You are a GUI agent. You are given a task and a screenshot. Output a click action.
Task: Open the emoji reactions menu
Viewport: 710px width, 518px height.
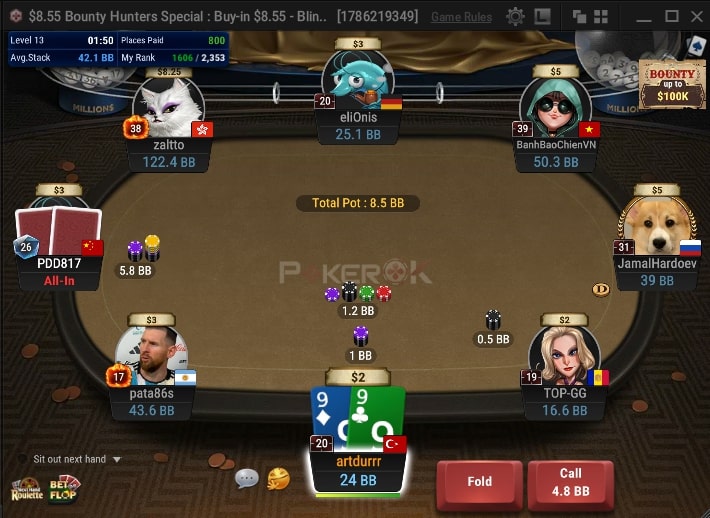click(278, 479)
